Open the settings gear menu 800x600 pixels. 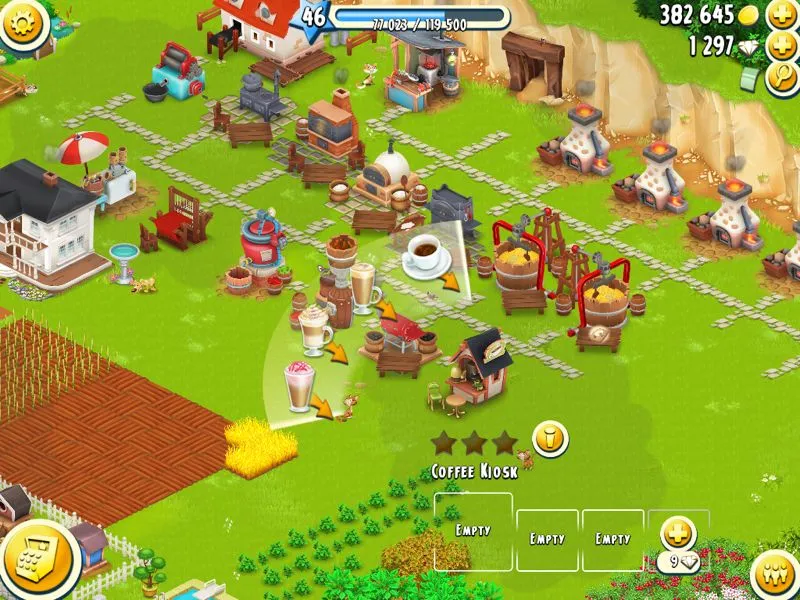point(22,22)
